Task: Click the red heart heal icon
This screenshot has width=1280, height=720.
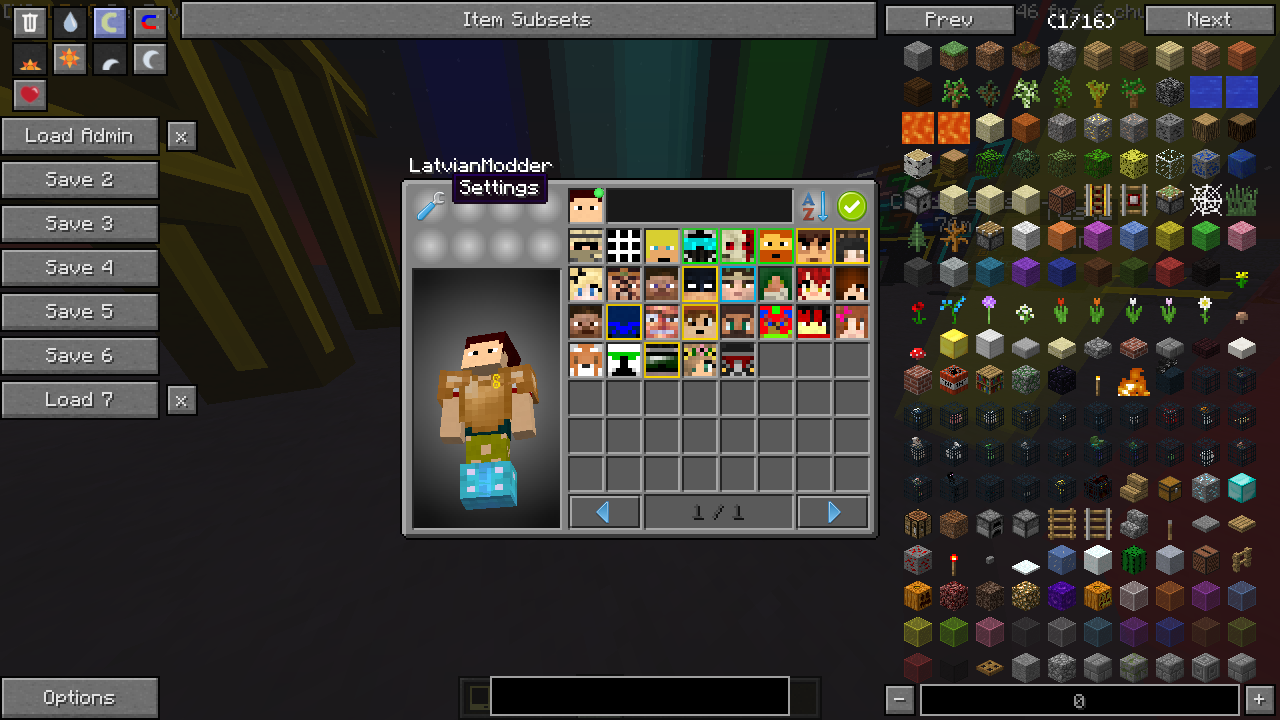Action: (x=30, y=95)
